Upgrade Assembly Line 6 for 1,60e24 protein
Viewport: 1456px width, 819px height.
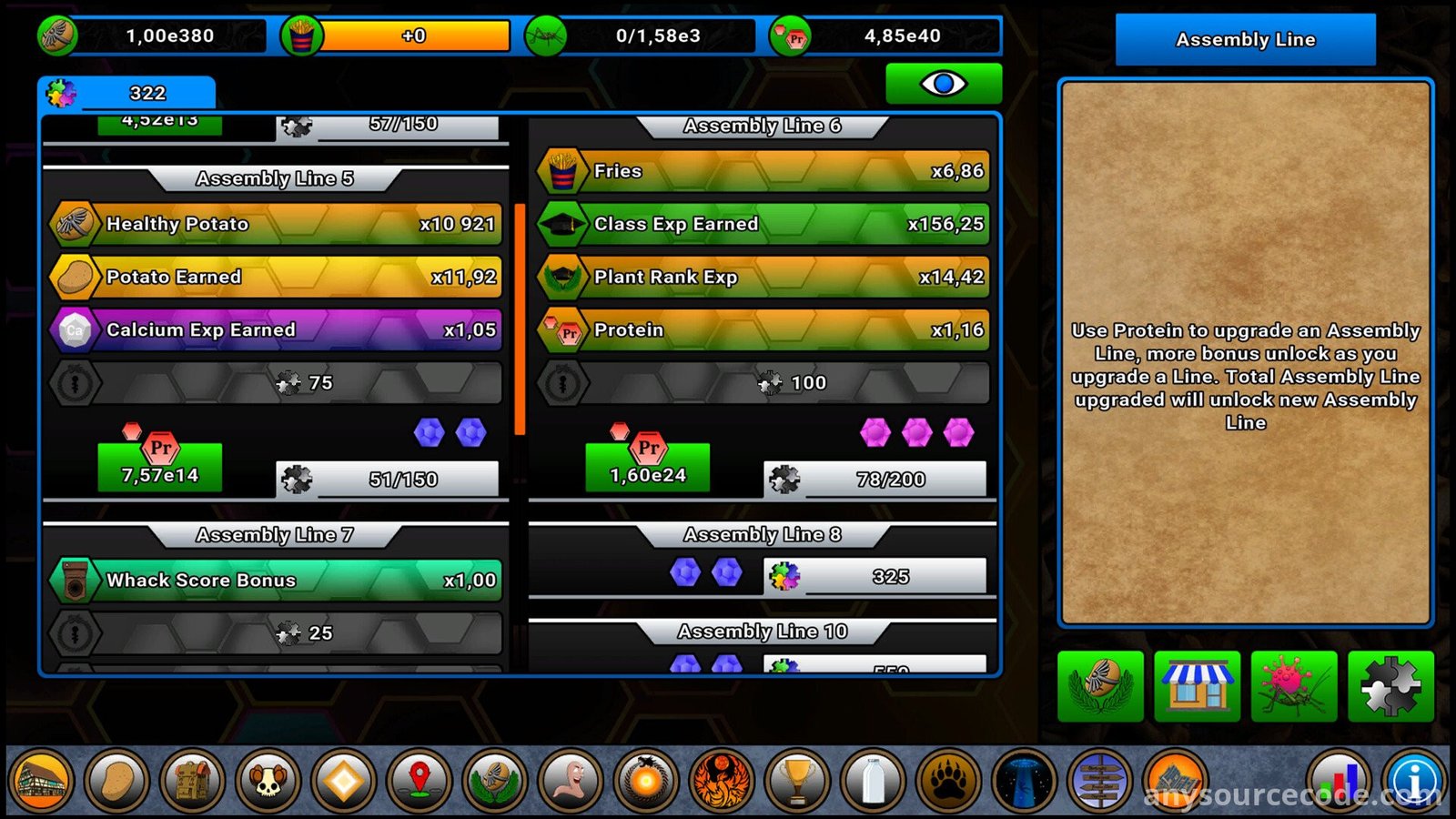[x=647, y=468]
